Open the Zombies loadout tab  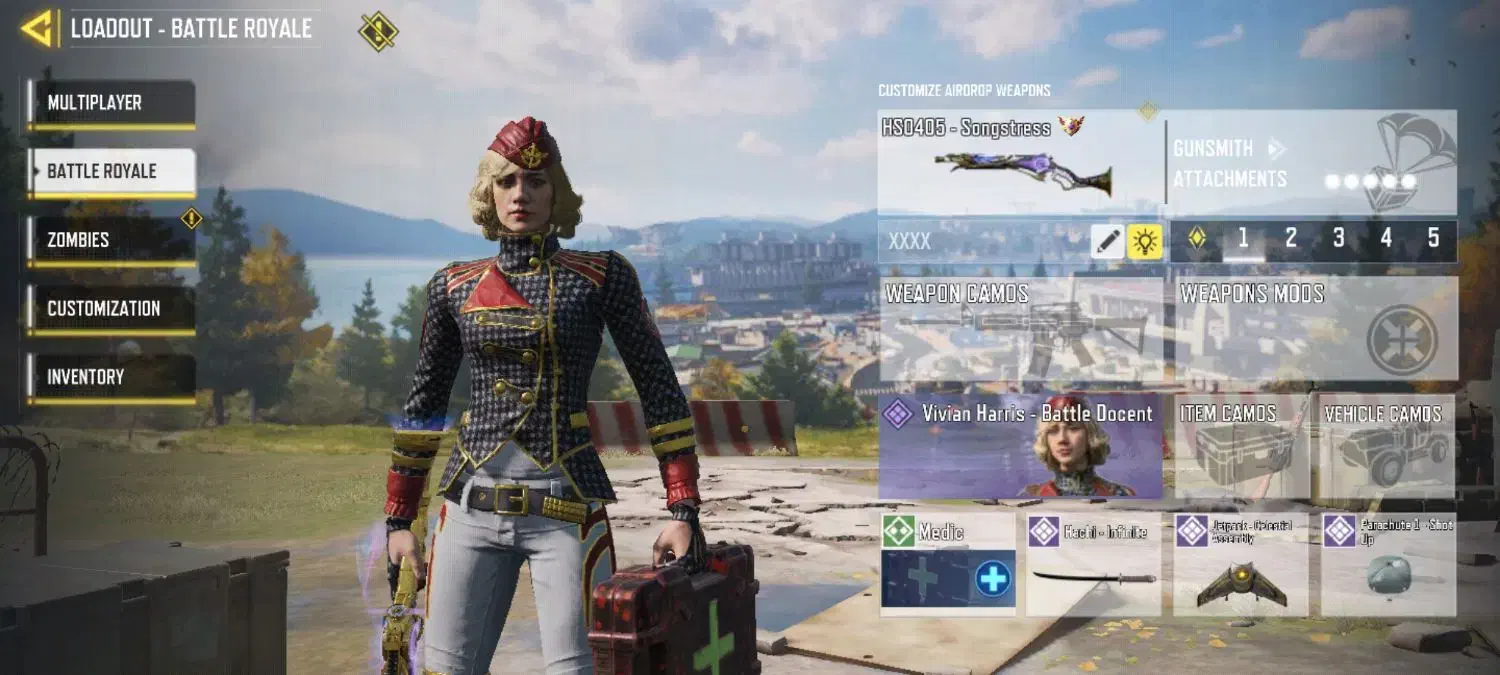pyautogui.click(x=111, y=240)
